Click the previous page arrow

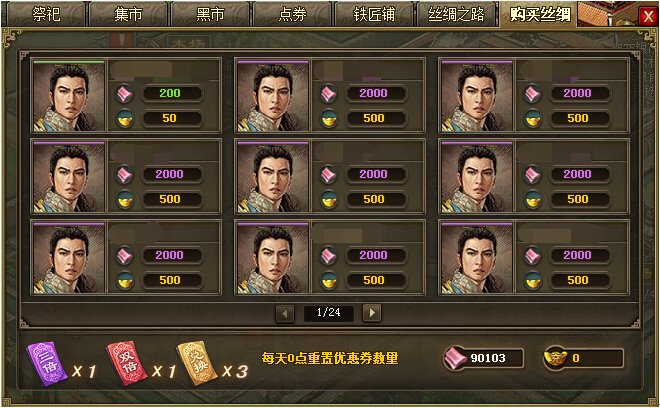[x=285, y=312]
